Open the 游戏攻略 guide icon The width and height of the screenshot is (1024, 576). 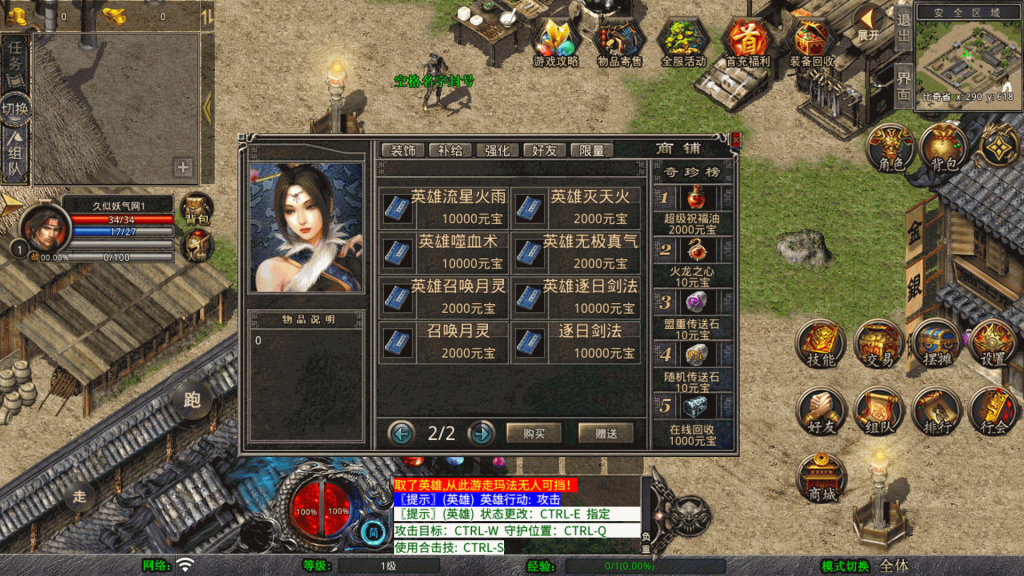(x=556, y=41)
